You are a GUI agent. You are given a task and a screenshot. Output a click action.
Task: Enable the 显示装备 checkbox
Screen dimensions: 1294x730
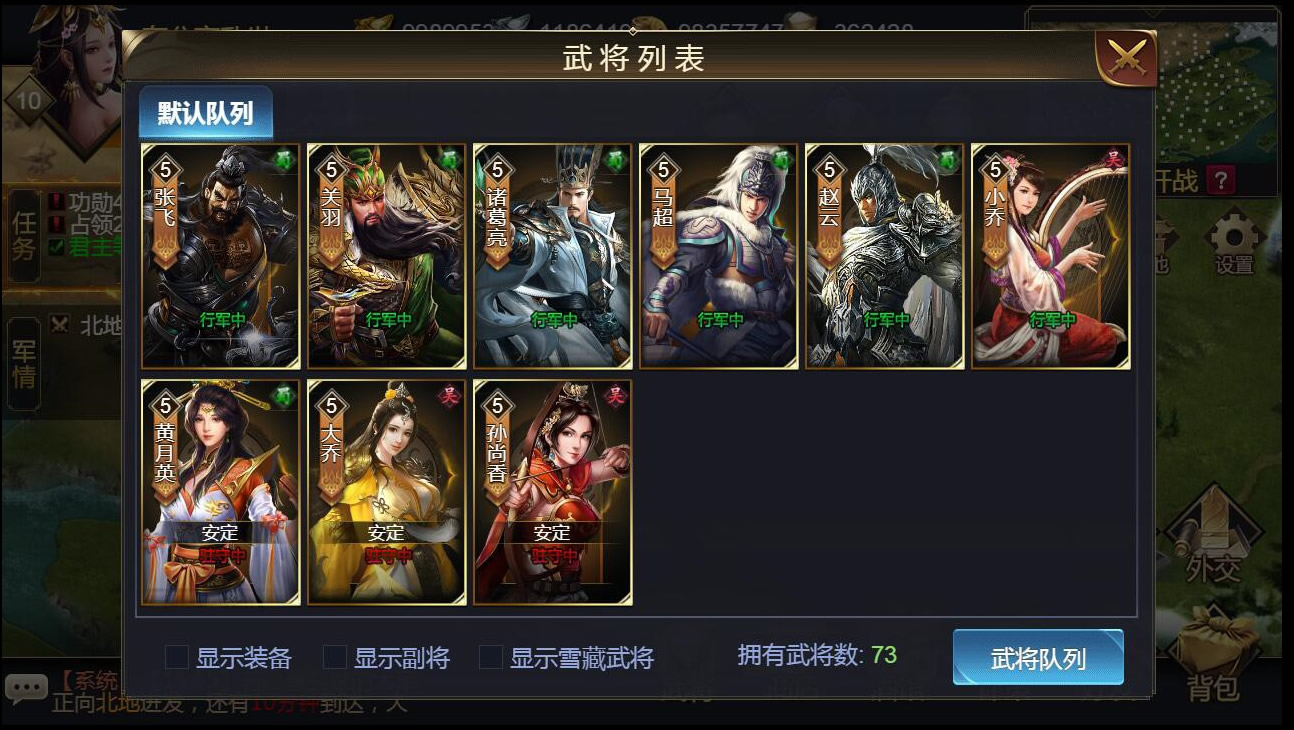point(176,658)
